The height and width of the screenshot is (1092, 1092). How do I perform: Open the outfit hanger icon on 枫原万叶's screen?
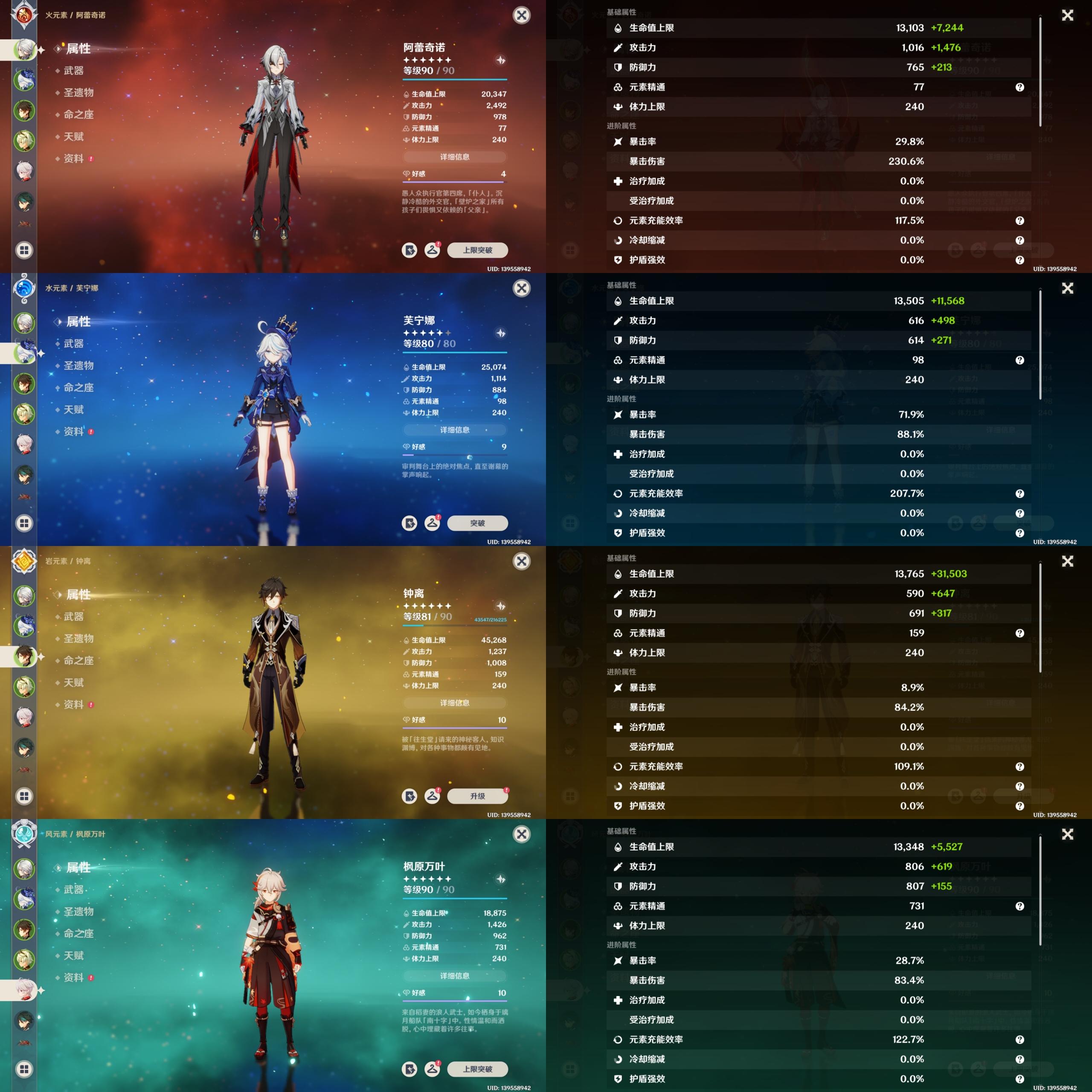point(433,1069)
